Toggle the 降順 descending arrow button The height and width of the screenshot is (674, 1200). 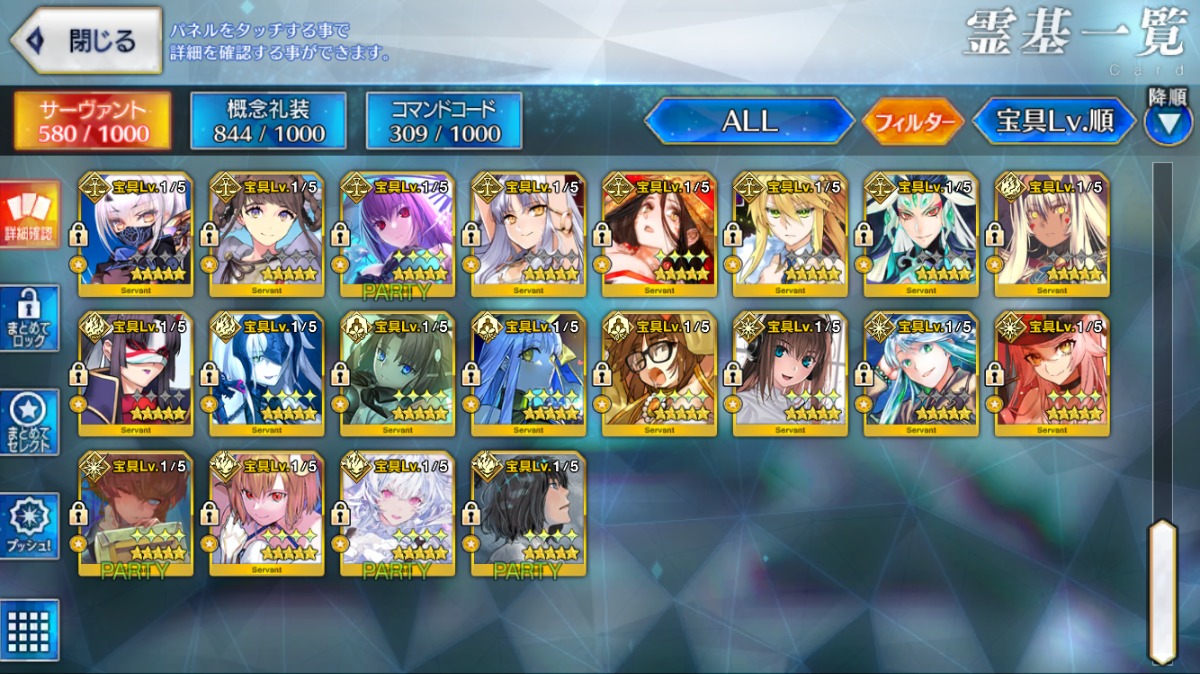(1167, 121)
